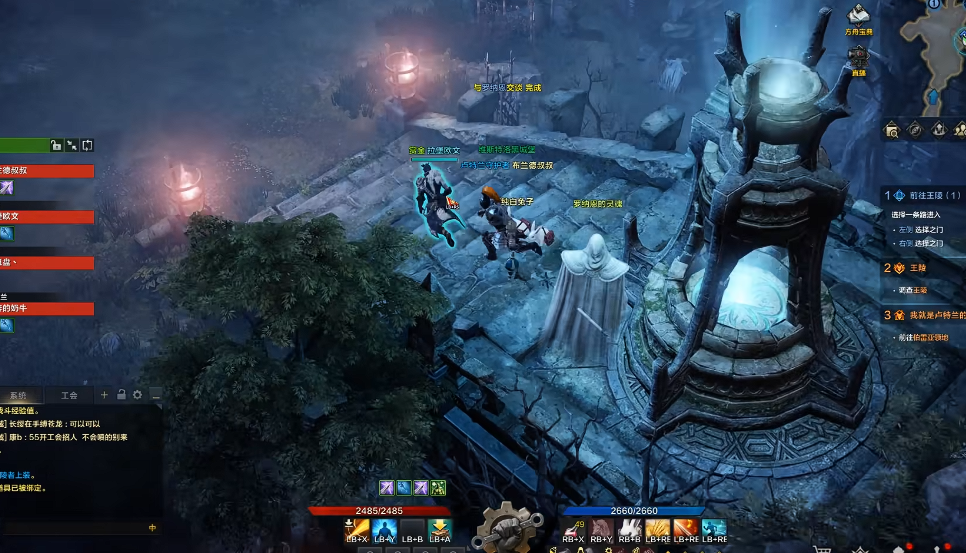966x553 pixels.
Task: Open the magnifier search icon below the minimap
Action: (891, 129)
